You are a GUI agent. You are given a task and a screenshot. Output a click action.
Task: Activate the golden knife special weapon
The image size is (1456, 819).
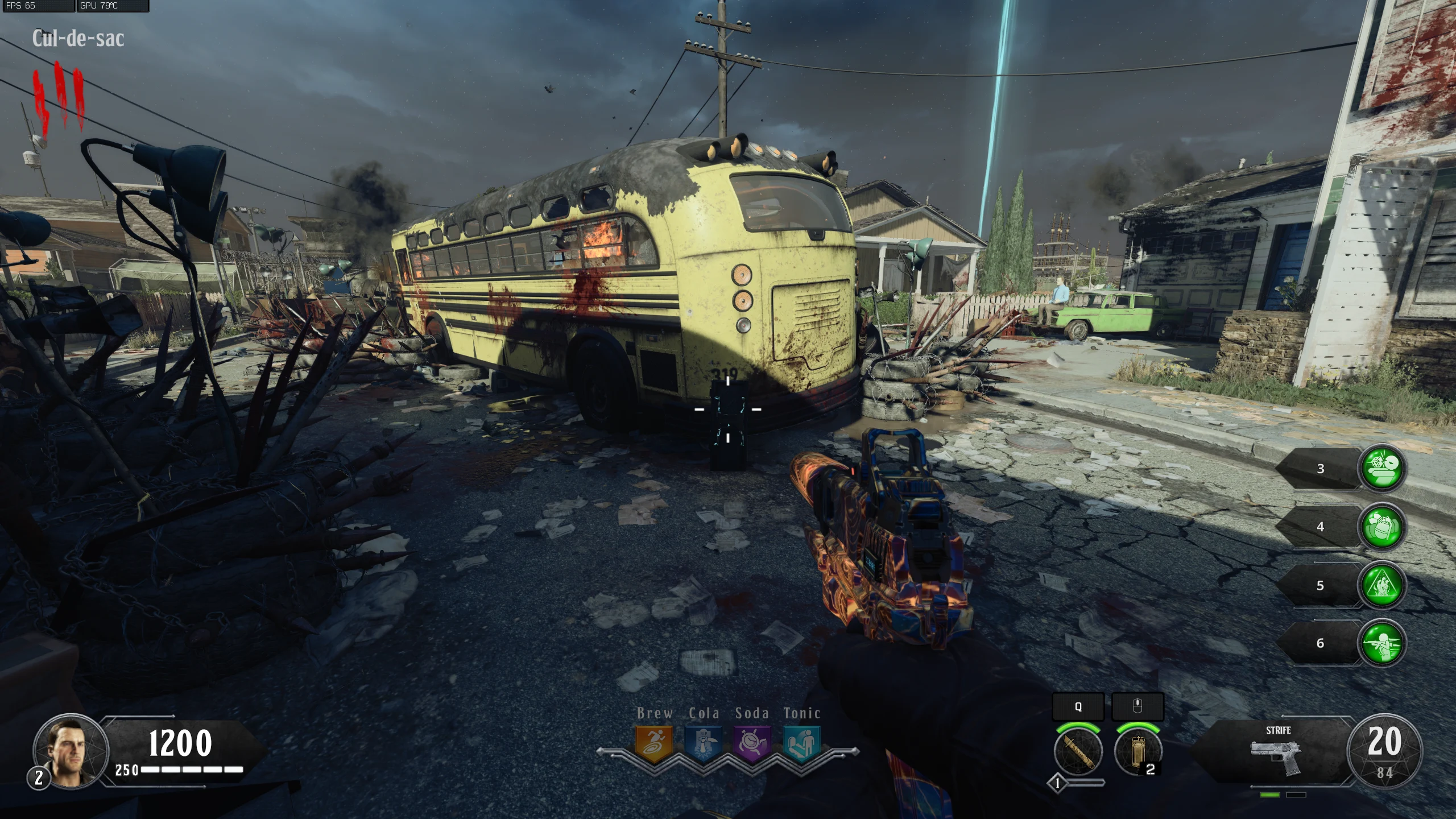pyautogui.click(x=1078, y=751)
